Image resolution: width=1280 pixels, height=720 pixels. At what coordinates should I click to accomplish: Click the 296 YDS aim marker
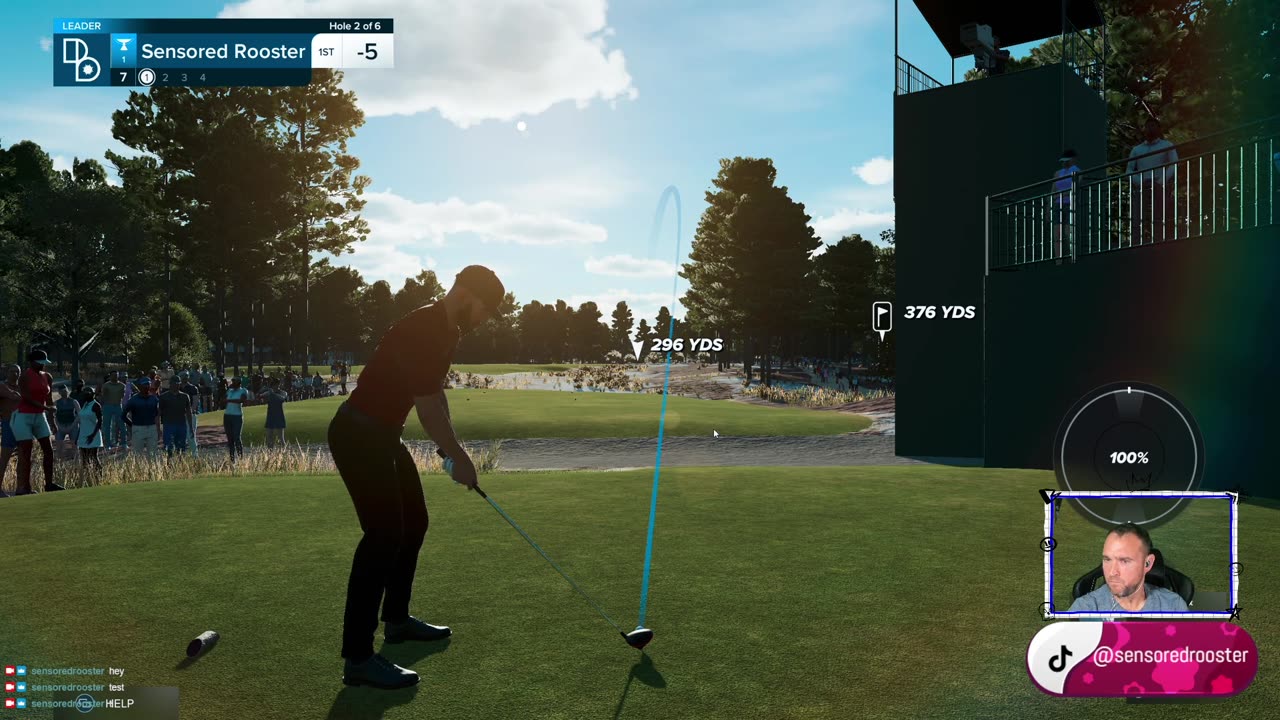(x=641, y=348)
